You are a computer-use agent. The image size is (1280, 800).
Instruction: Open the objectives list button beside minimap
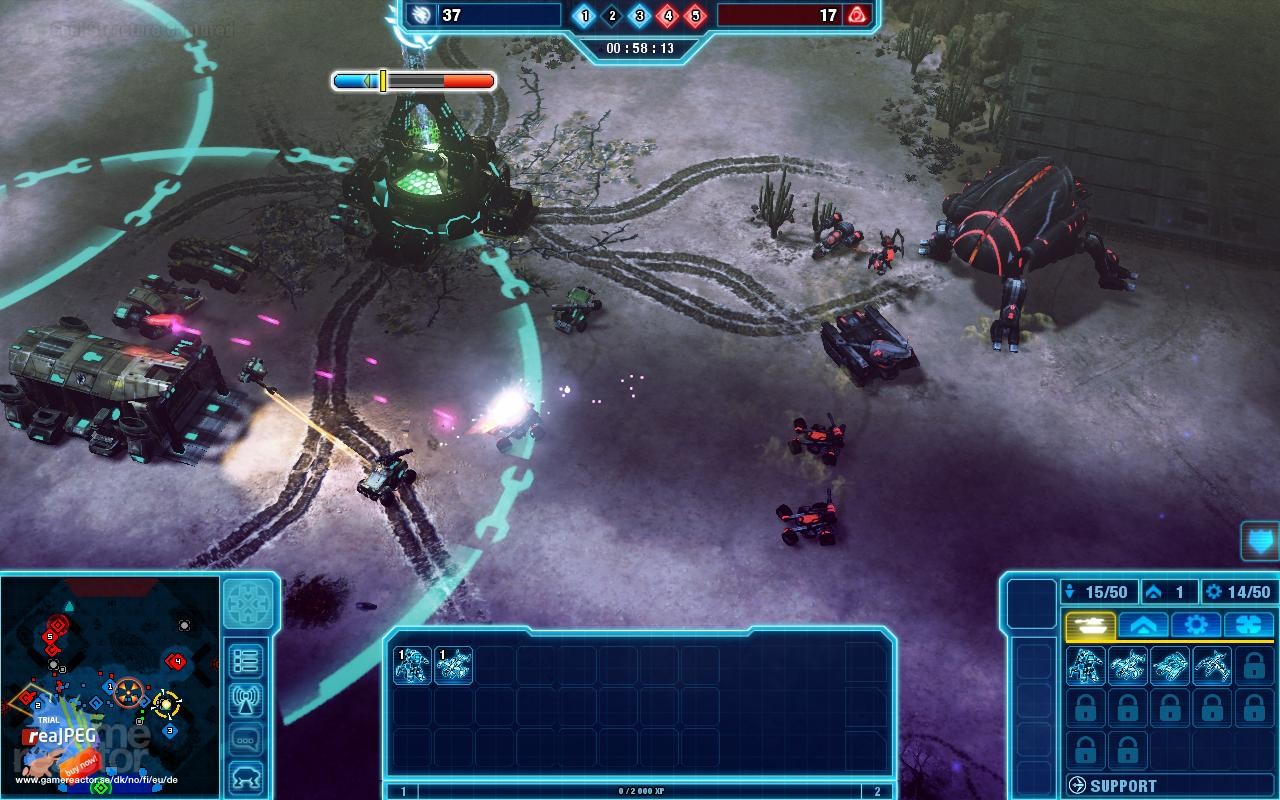246,658
